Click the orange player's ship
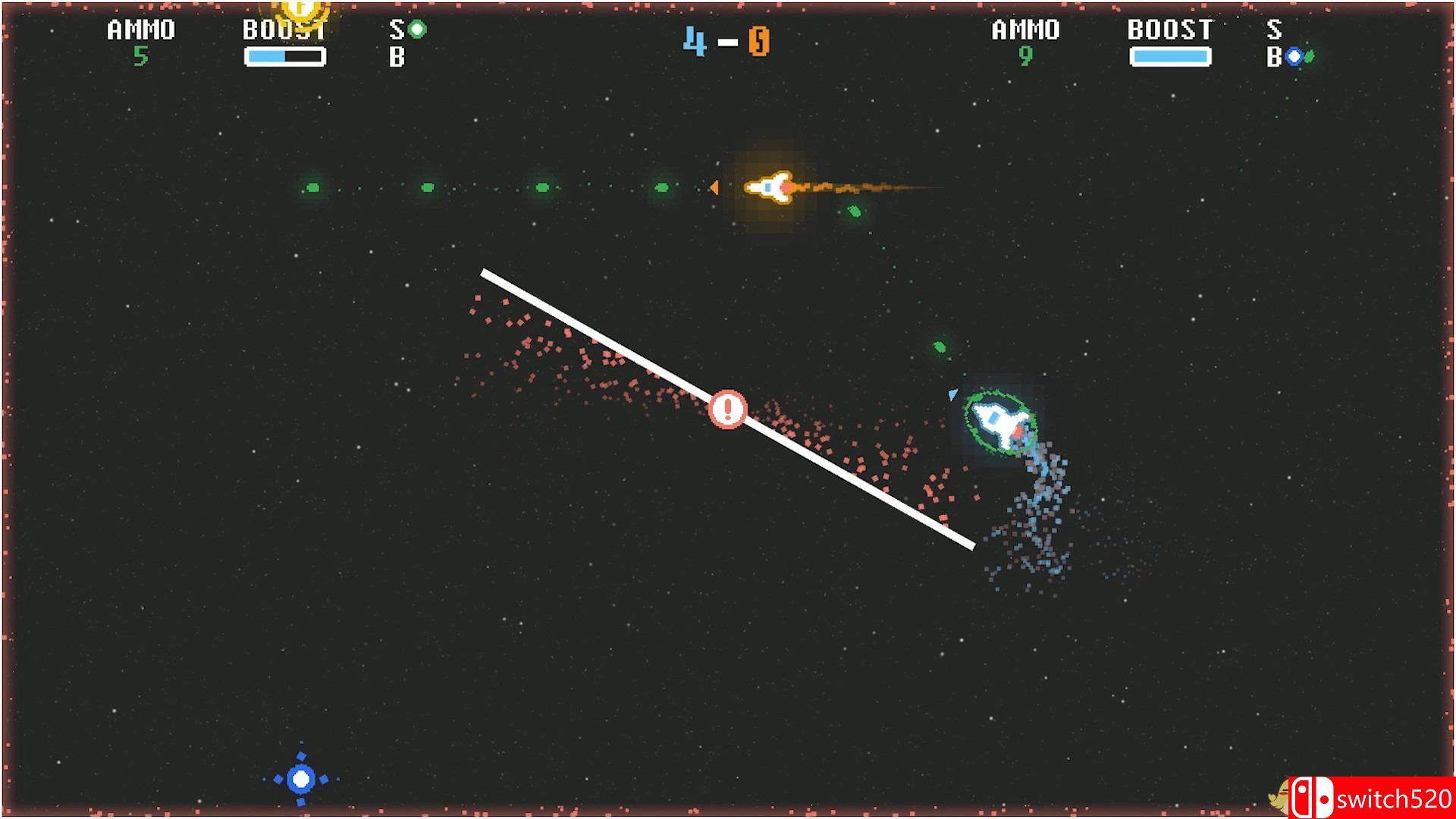 coord(771,187)
